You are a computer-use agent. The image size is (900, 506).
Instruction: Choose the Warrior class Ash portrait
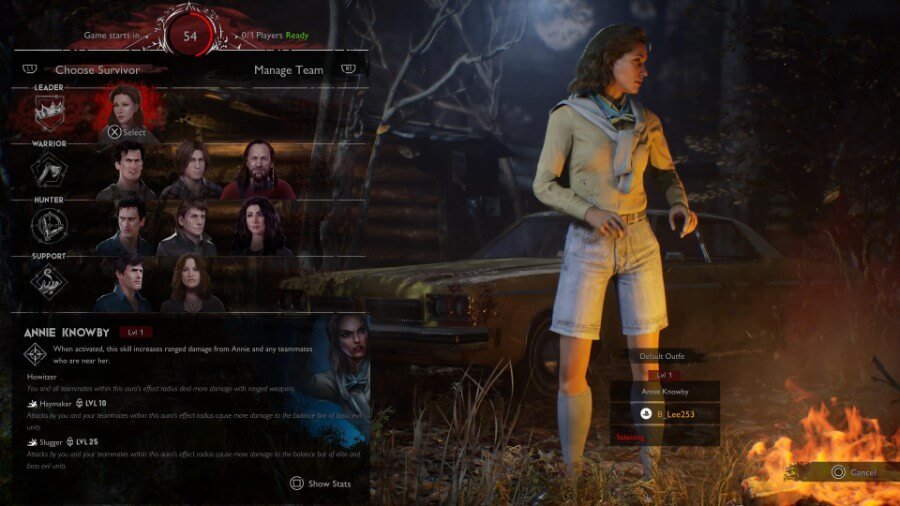coord(127,169)
